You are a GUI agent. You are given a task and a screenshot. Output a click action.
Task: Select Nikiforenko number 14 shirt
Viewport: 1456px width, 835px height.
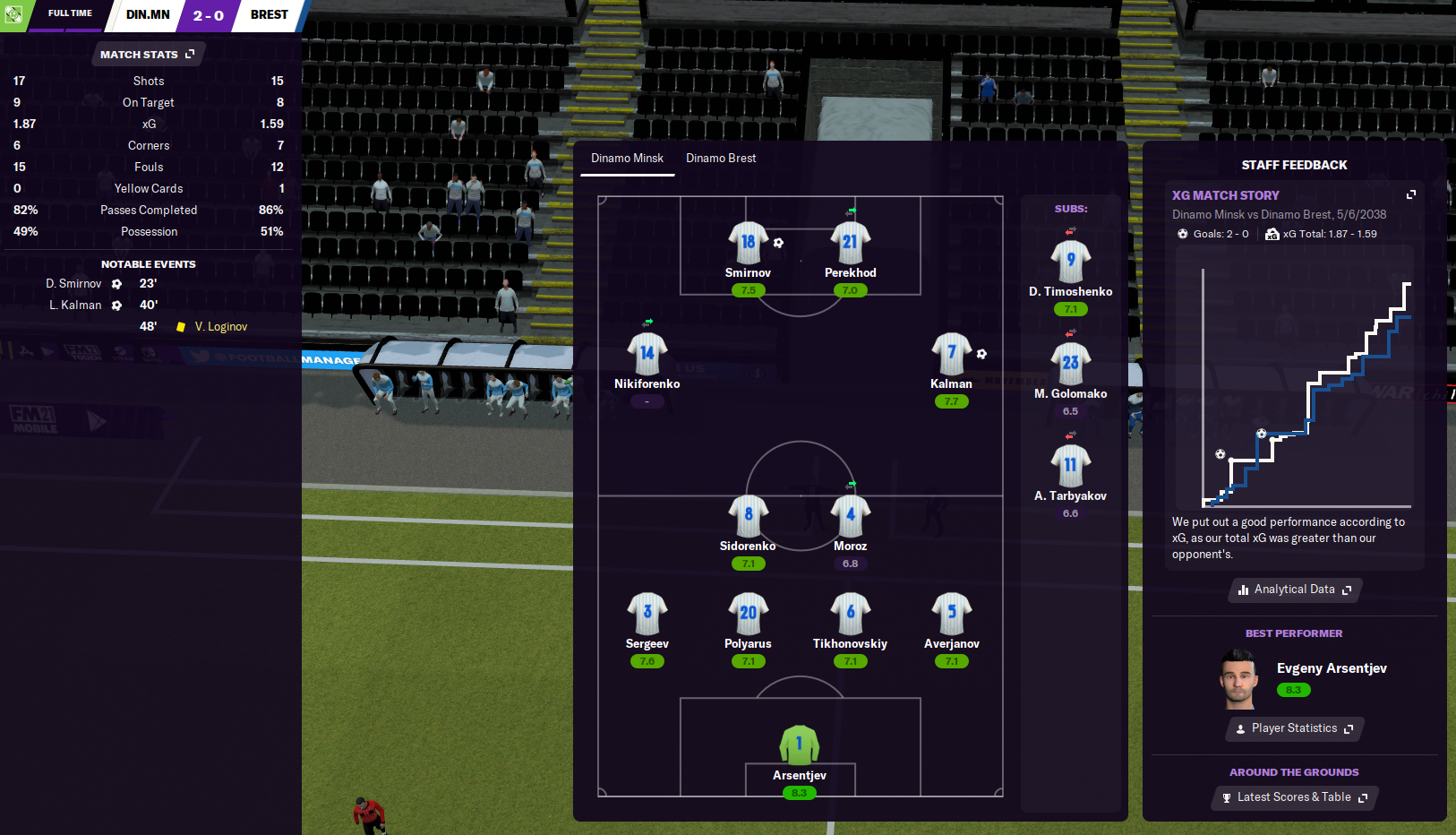click(x=647, y=354)
